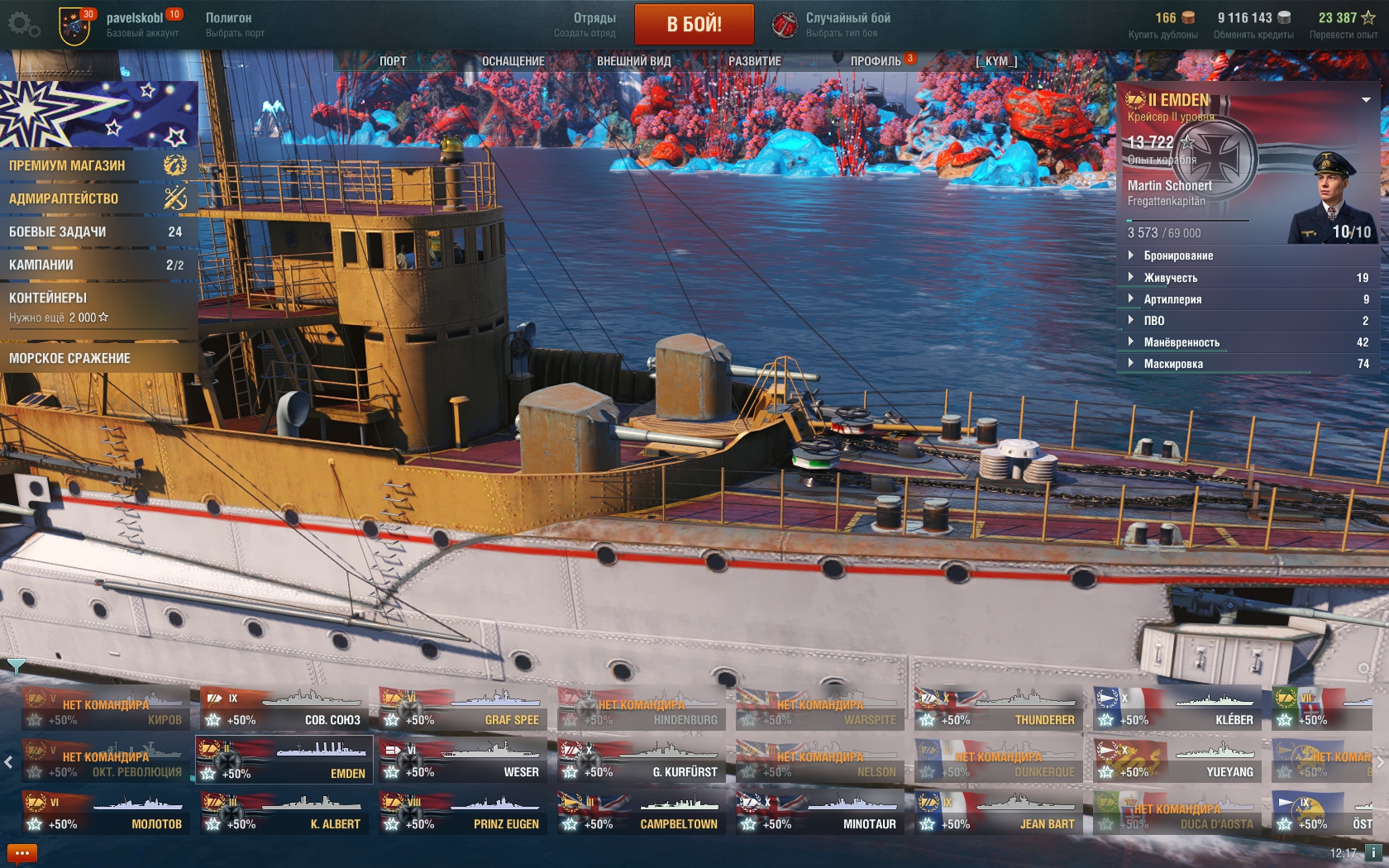Open АДМИРАЛТЕЙСТВО from the side menu
1389x868 pixels.
[x=95, y=198]
